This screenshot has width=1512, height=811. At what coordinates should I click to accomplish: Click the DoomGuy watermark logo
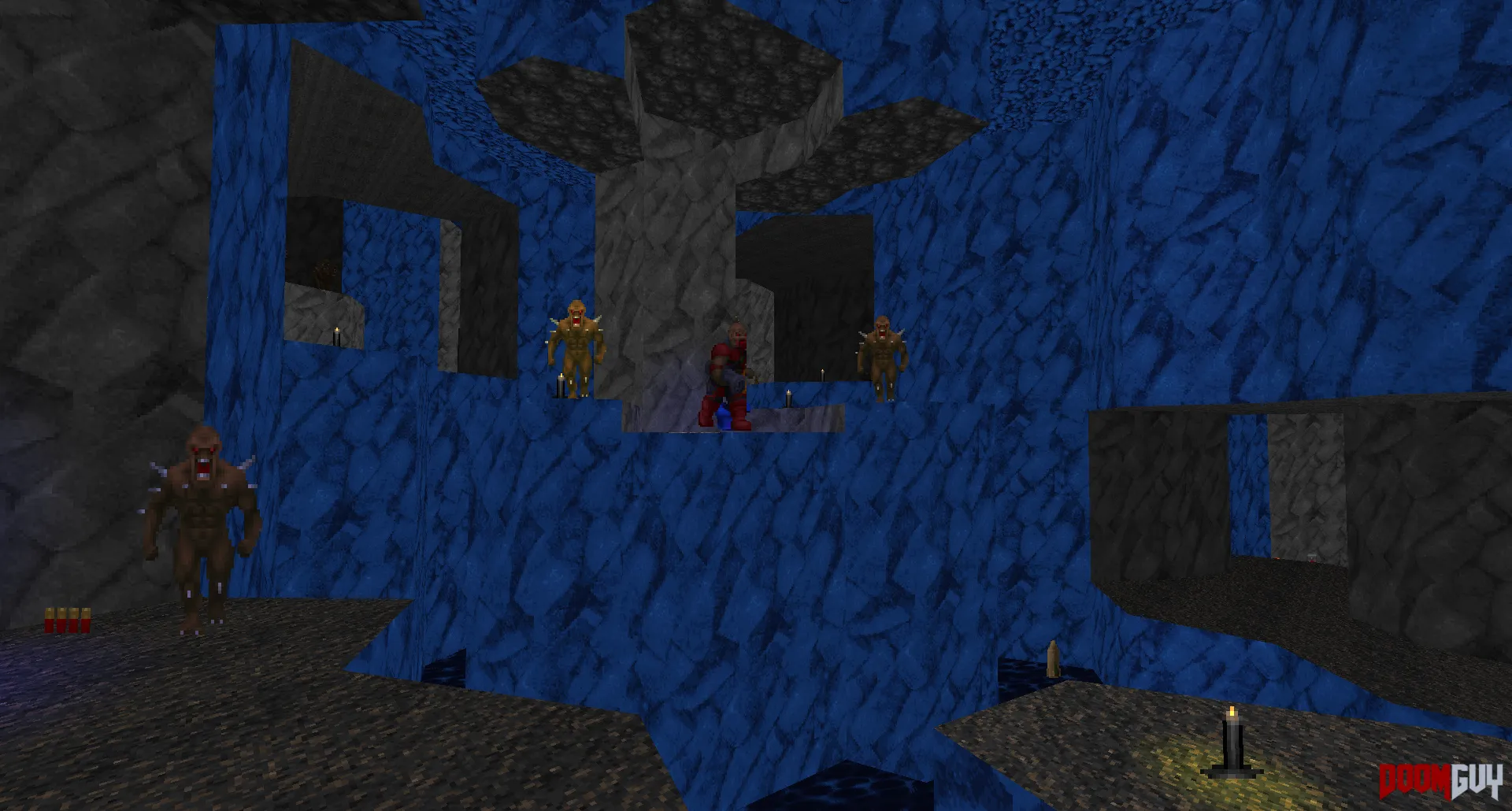pos(1440,781)
